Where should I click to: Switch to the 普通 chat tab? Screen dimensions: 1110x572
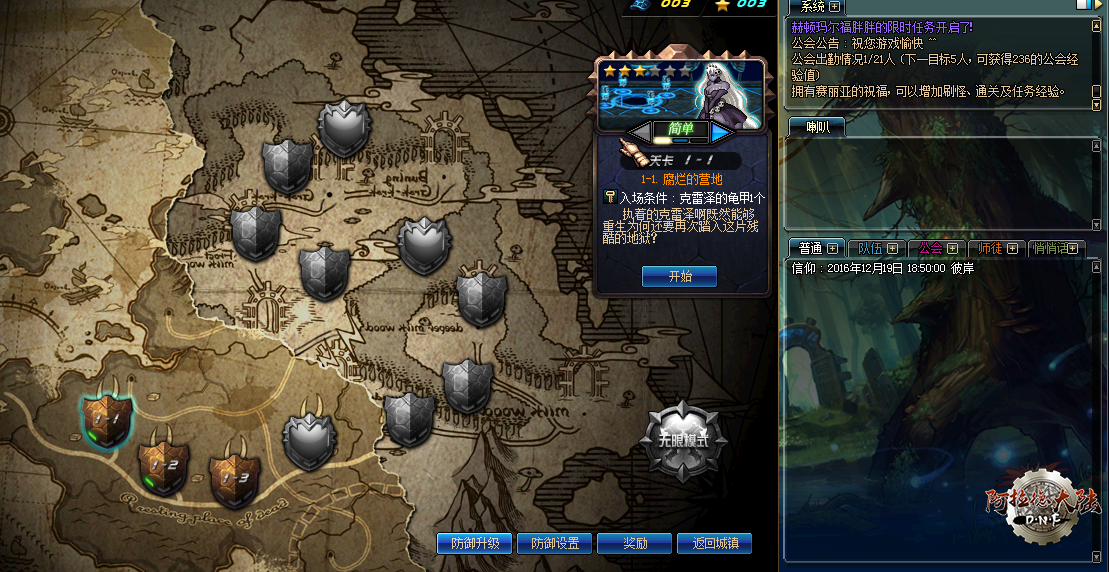point(809,248)
